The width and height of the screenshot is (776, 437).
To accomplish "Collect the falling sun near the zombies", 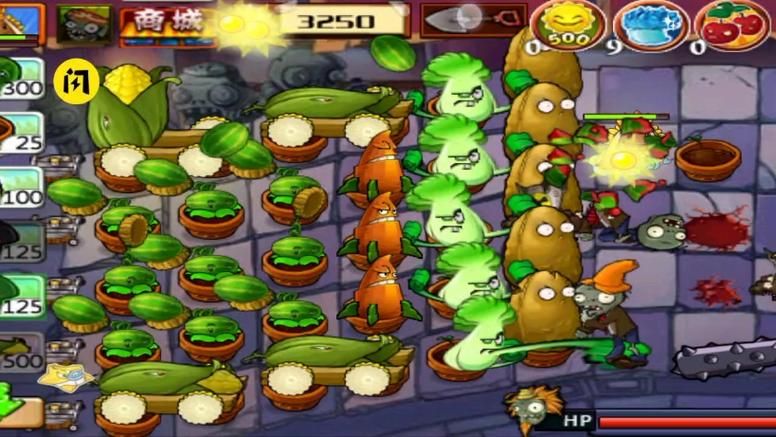I will pos(621,155).
